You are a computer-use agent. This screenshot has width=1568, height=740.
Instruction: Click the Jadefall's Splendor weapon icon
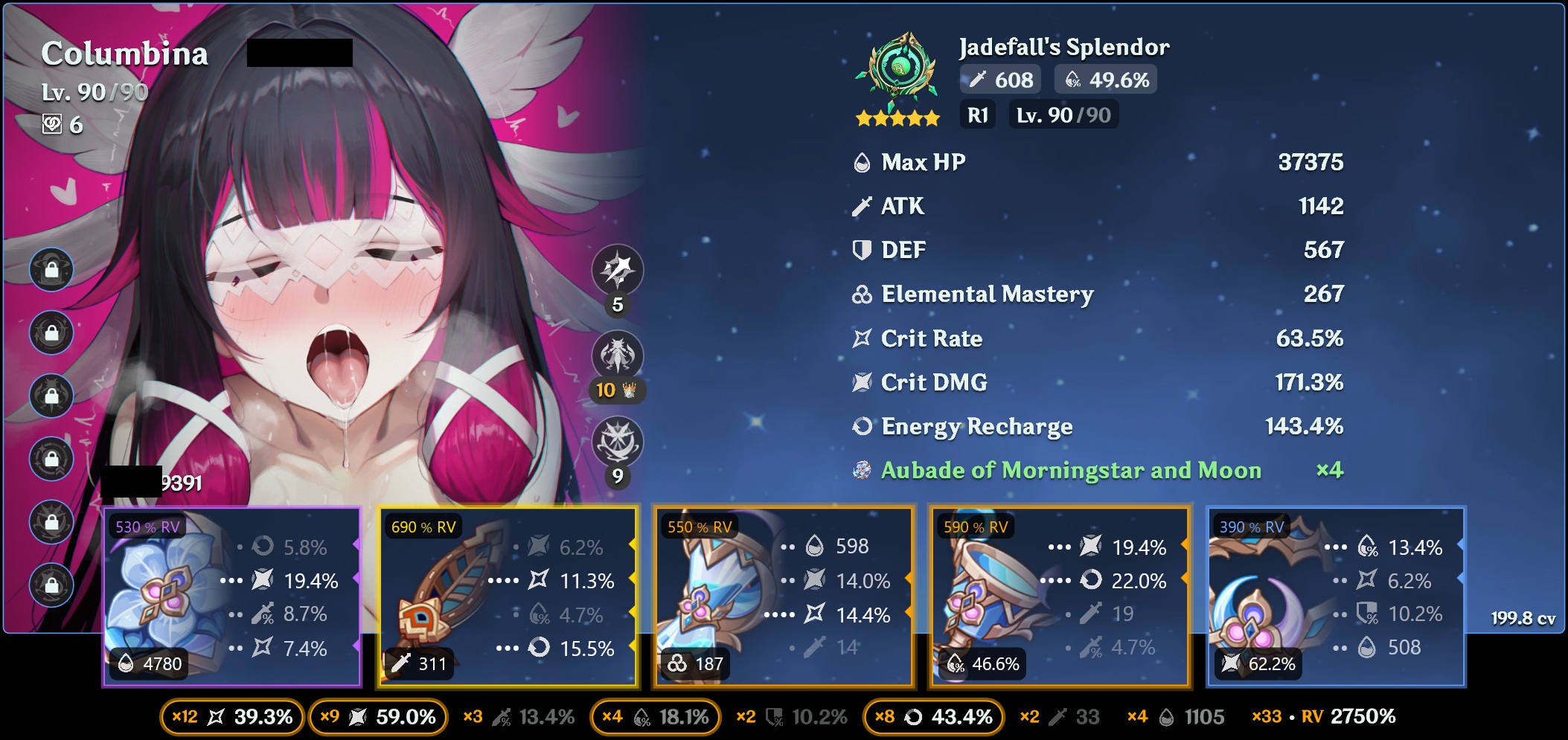[x=897, y=71]
